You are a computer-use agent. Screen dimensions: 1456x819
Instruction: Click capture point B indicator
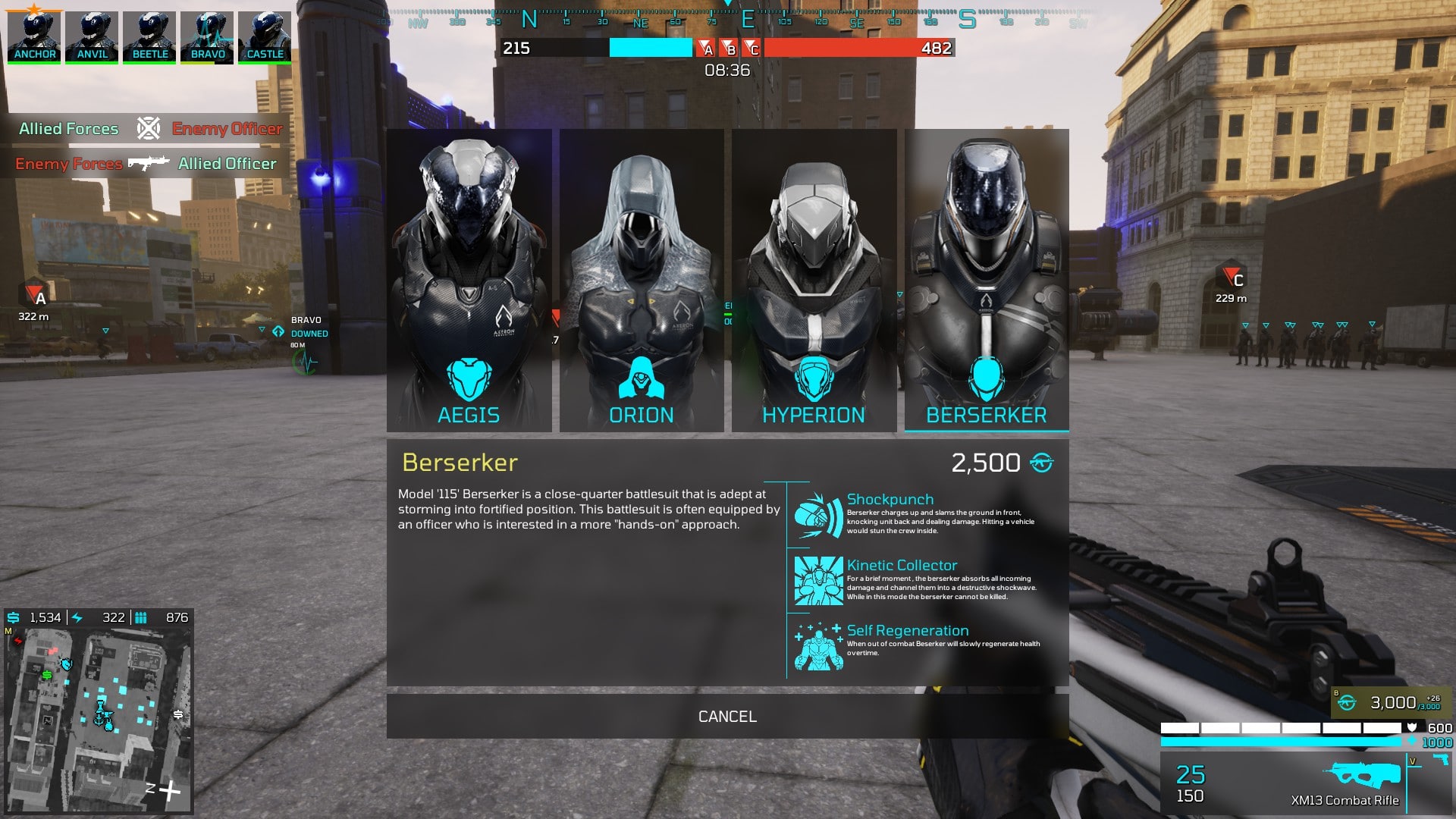[x=729, y=49]
